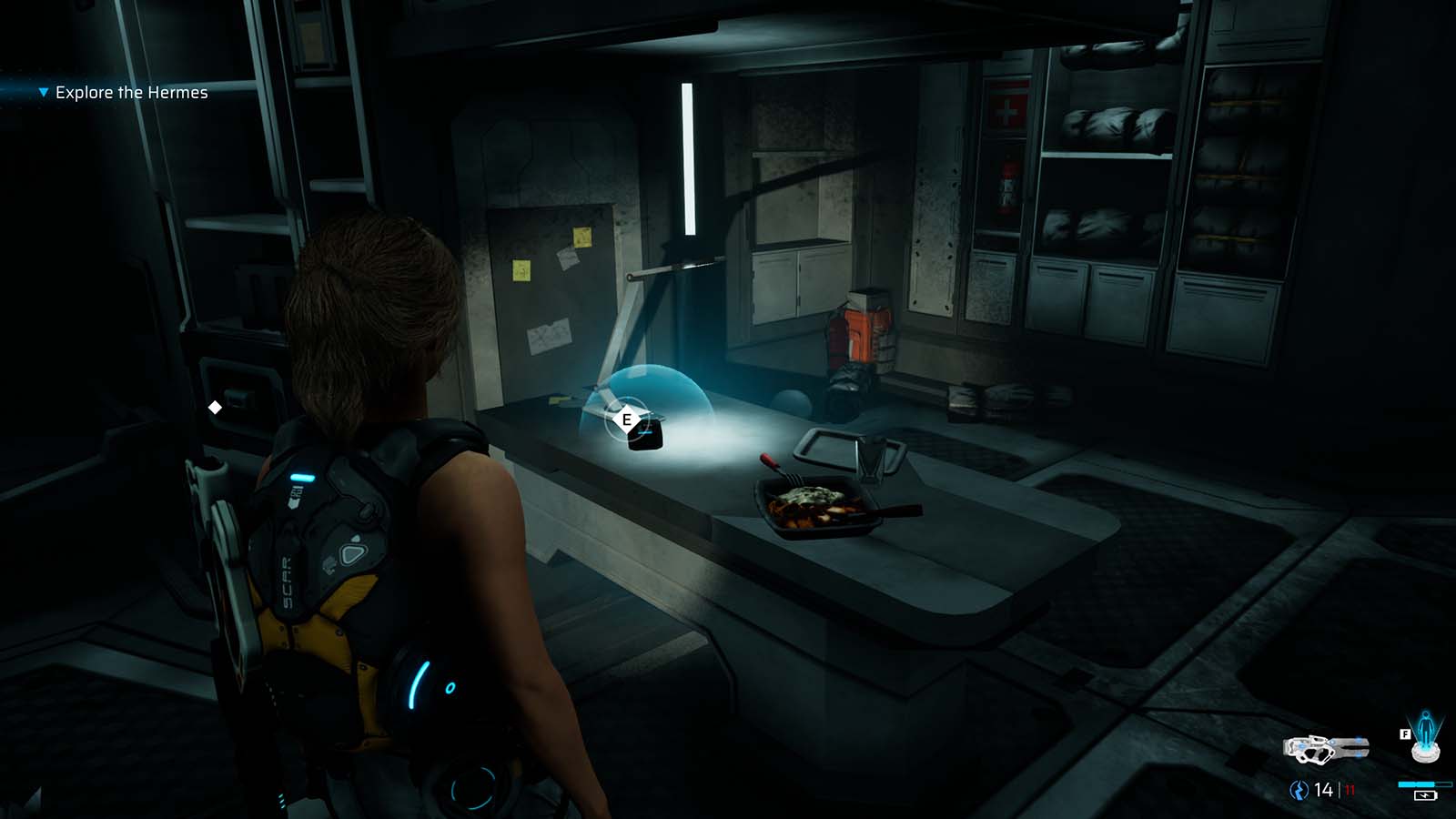Click the circular E interact prompt
The height and width of the screenshot is (819, 1456).
tap(625, 420)
